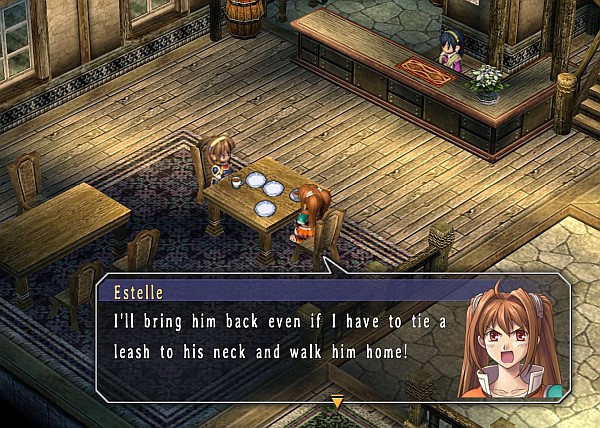This screenshot has height=428, width=600.
Task: Advance dialogue with the yellow arrow indicator
Action: pos(337,402)
